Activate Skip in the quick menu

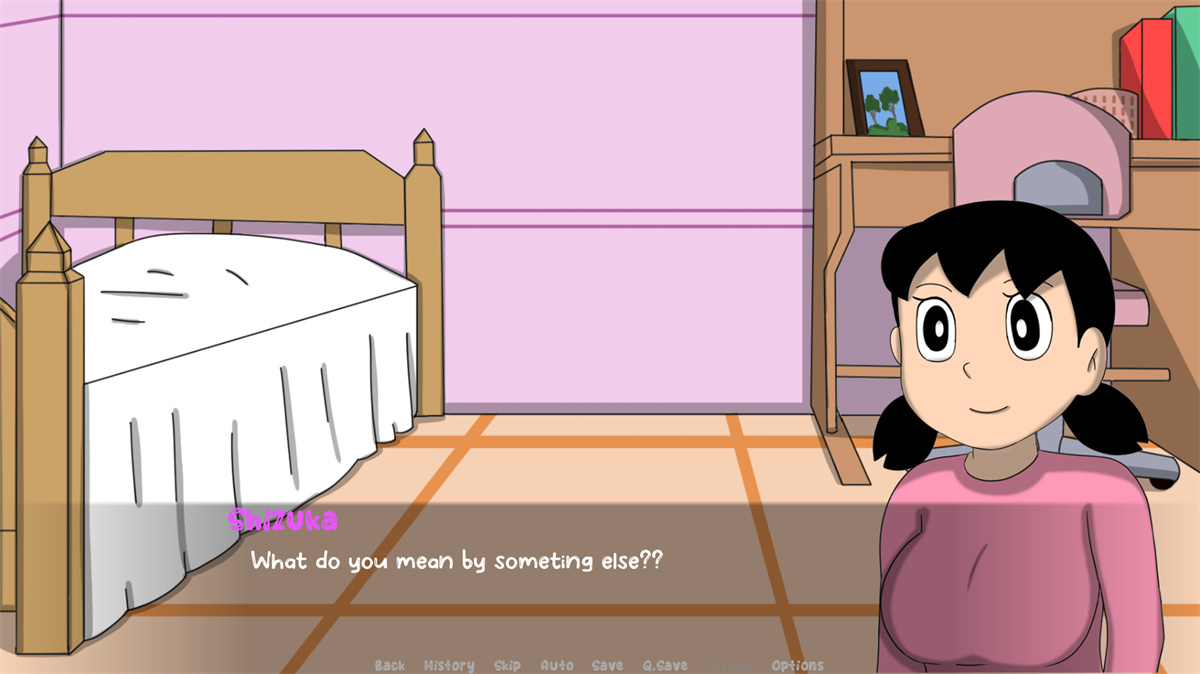pyautogui.click(x=507, y=665)
